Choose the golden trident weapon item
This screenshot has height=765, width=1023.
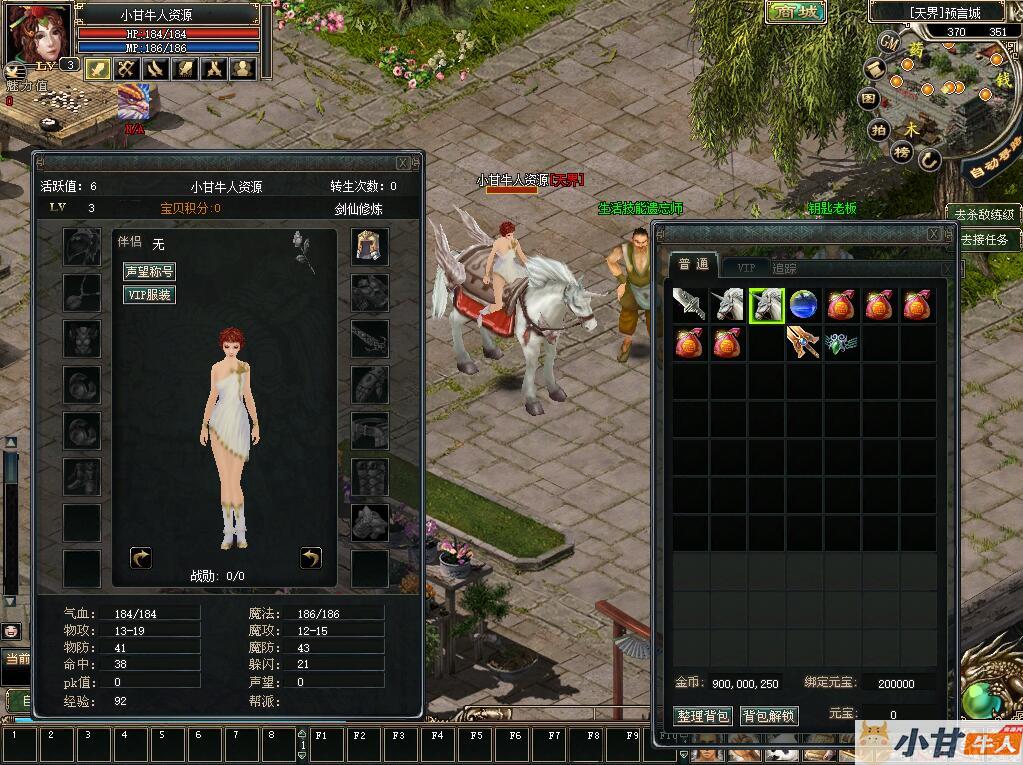(804, 343)
